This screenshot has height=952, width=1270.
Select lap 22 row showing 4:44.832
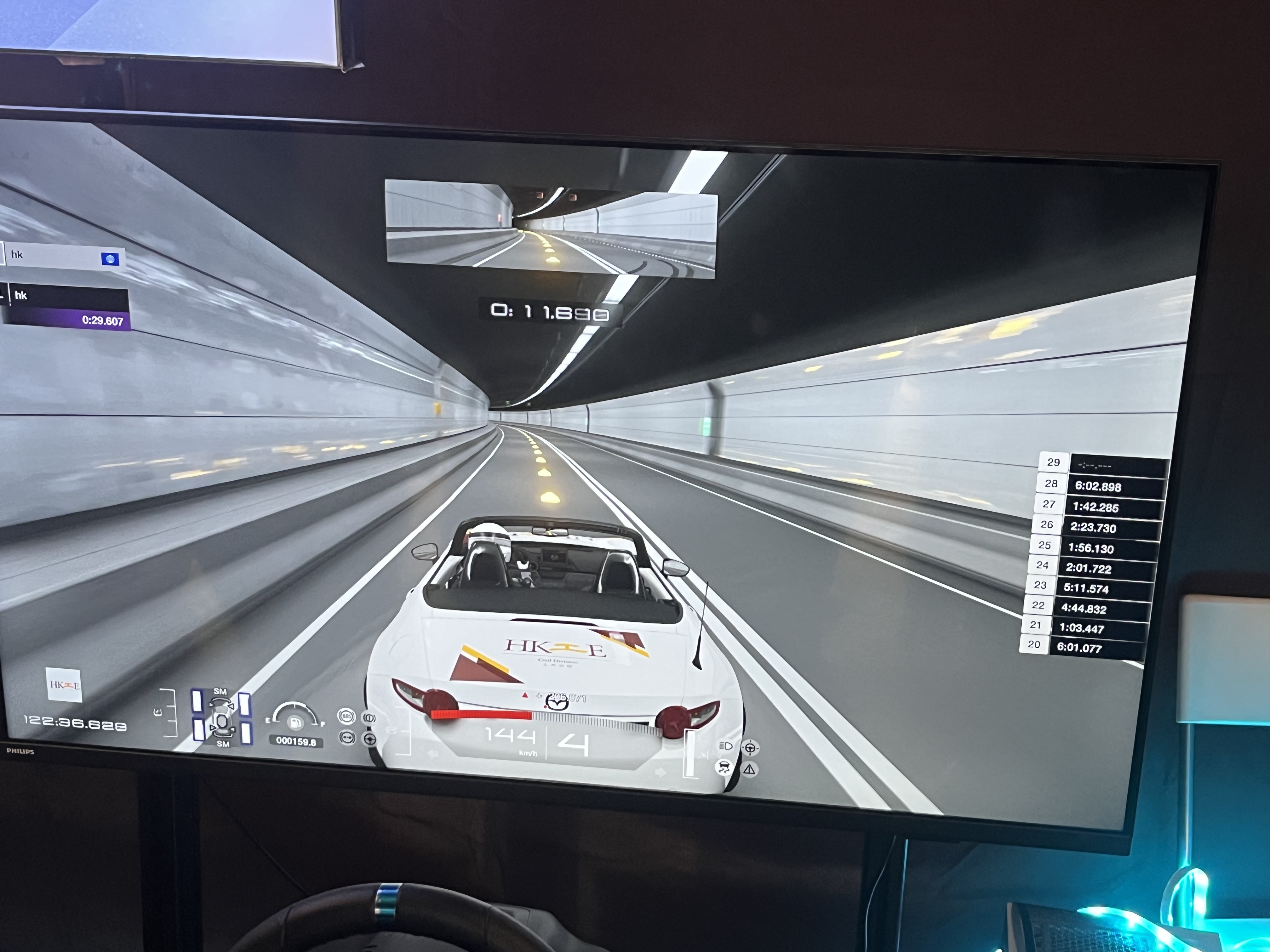pyautogui.click(x=1084, y=608)
